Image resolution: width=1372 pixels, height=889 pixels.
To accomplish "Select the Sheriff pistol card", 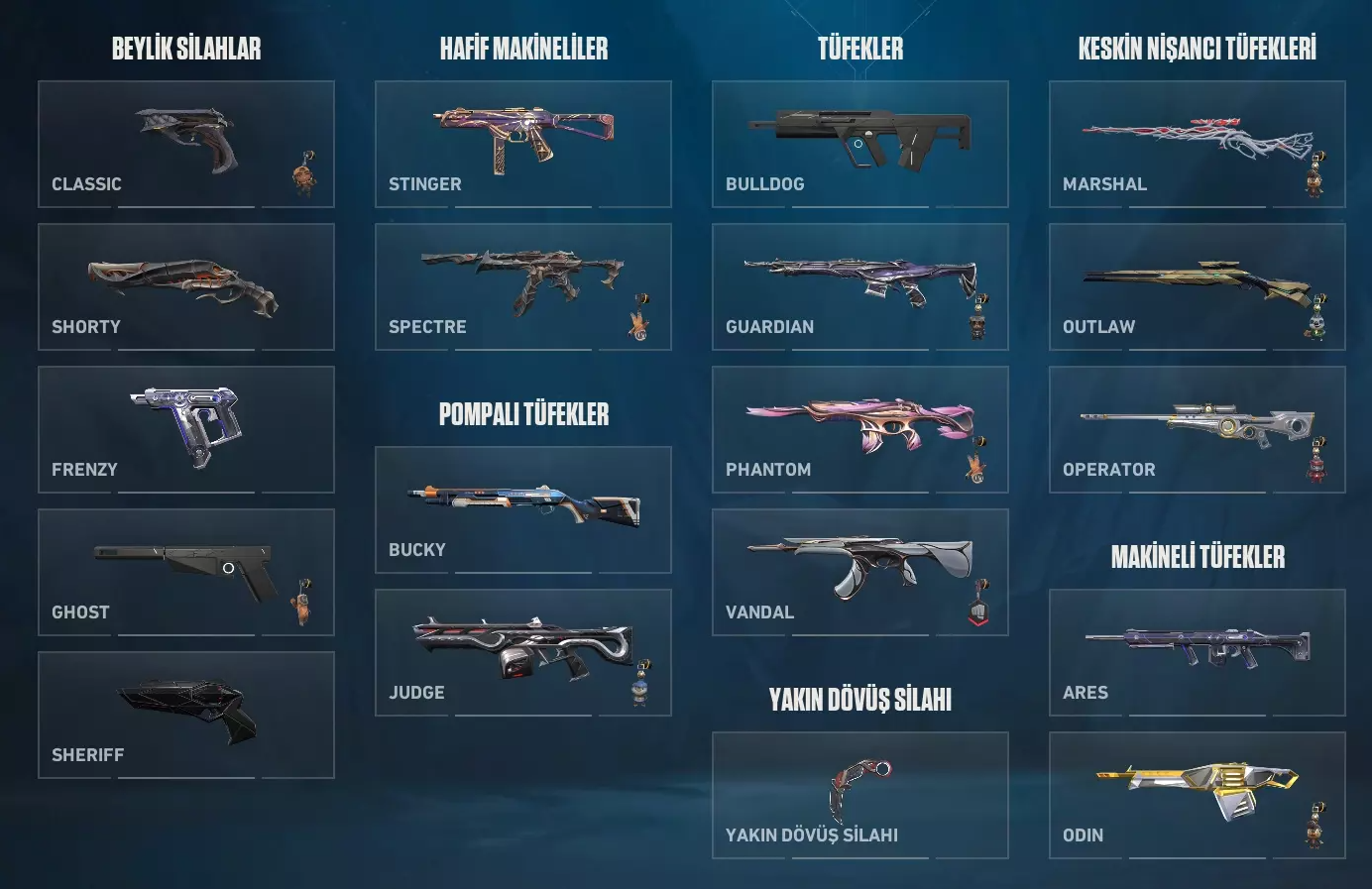I will tap(185, 716).
